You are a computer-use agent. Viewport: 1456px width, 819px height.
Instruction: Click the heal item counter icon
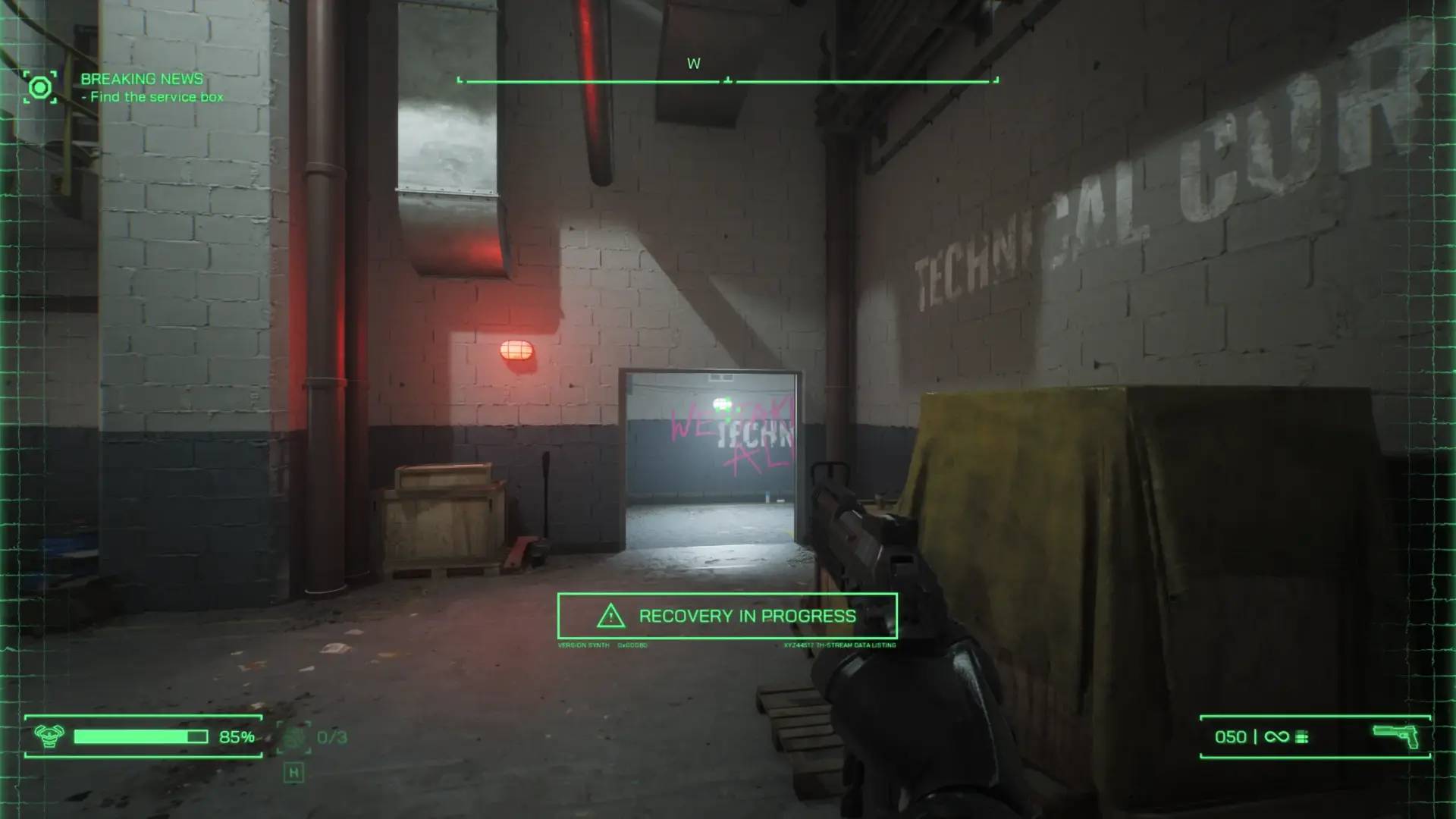point(294,737)
